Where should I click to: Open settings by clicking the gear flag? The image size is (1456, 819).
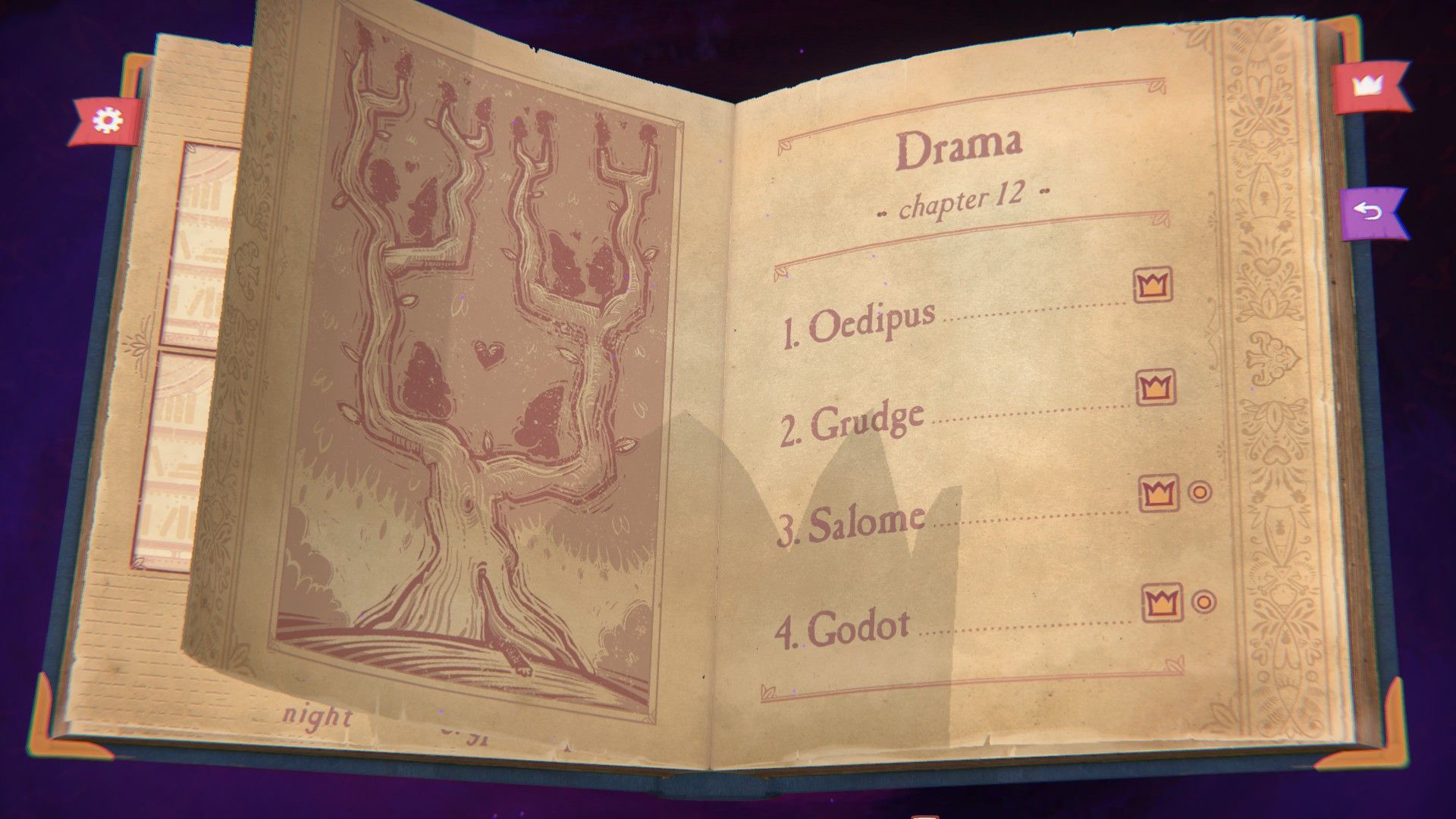[x=105, y=118]
